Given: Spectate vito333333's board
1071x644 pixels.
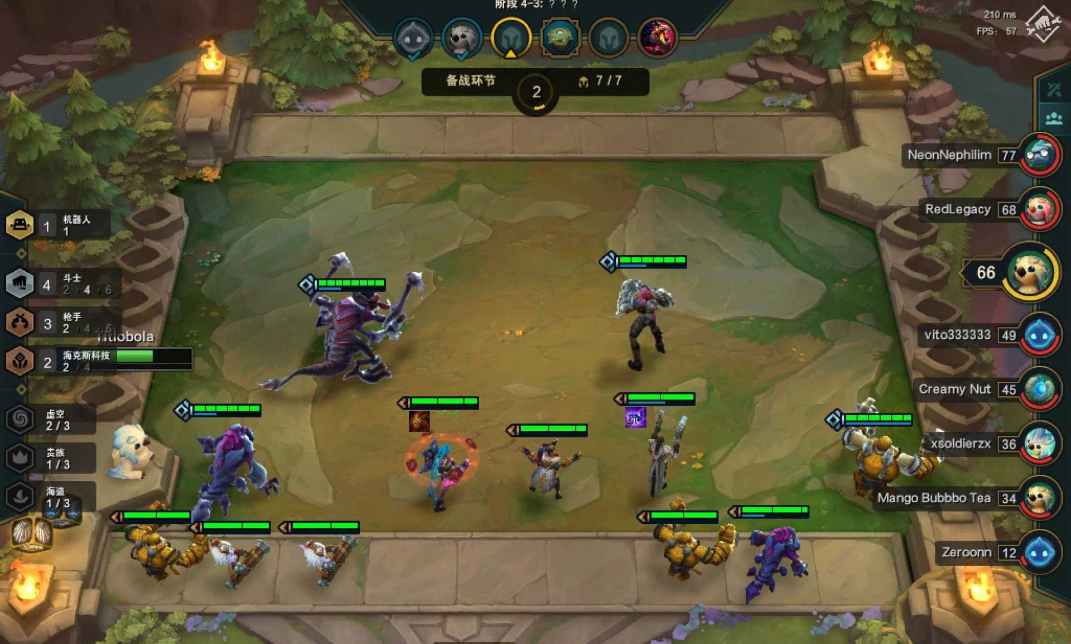Looking at the screenshot, I should [1041, 334].
